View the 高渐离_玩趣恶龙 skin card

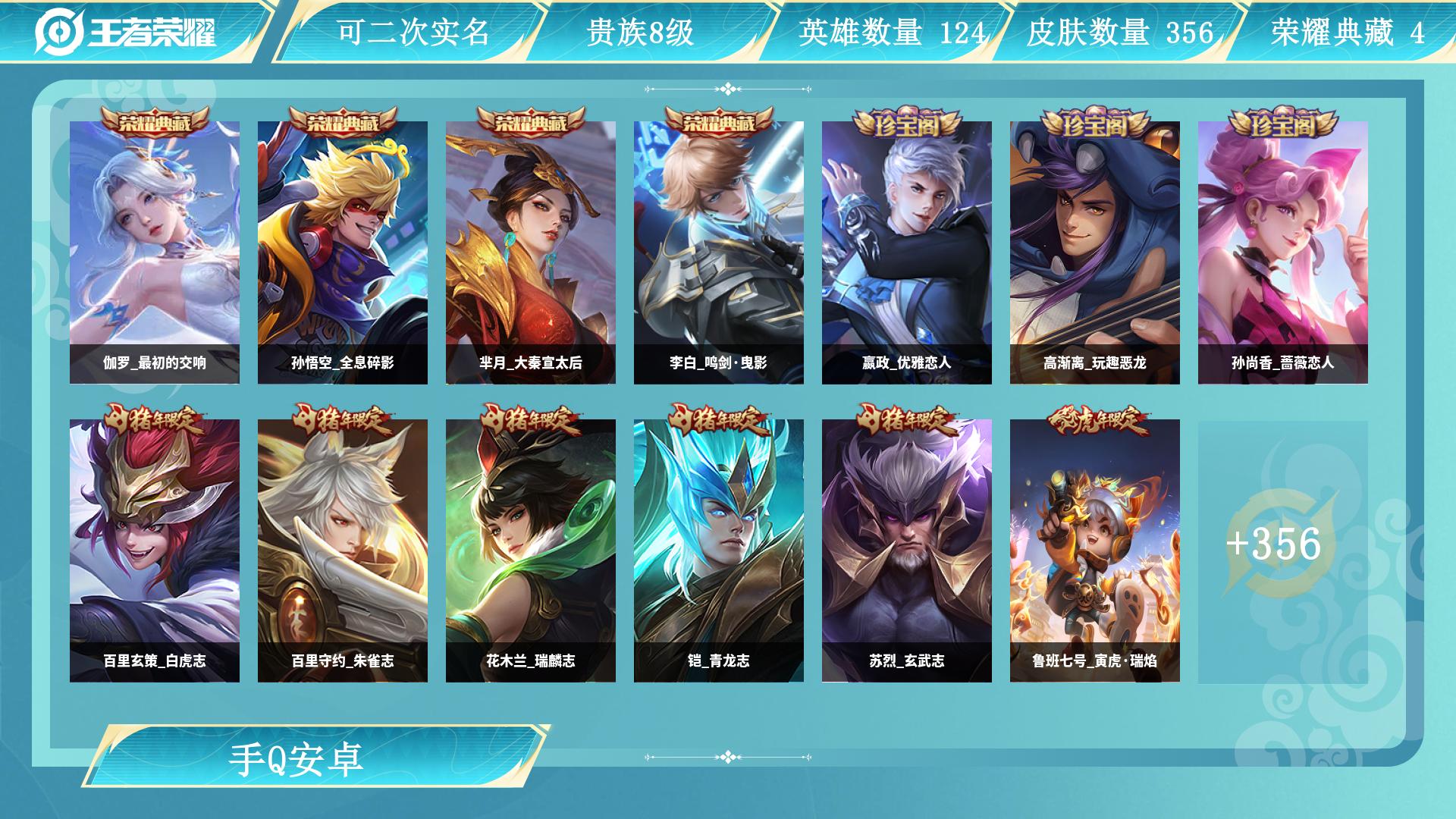pos(1097,250)
